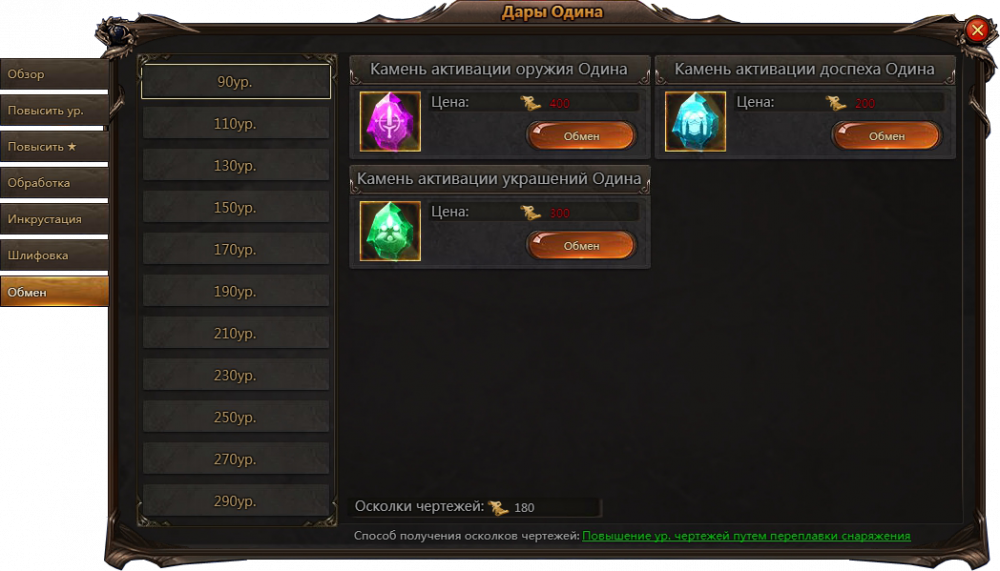Switch to the Шлифовка tab
The width and height of the screenshot is (1000, 571).
click(54, 256)
